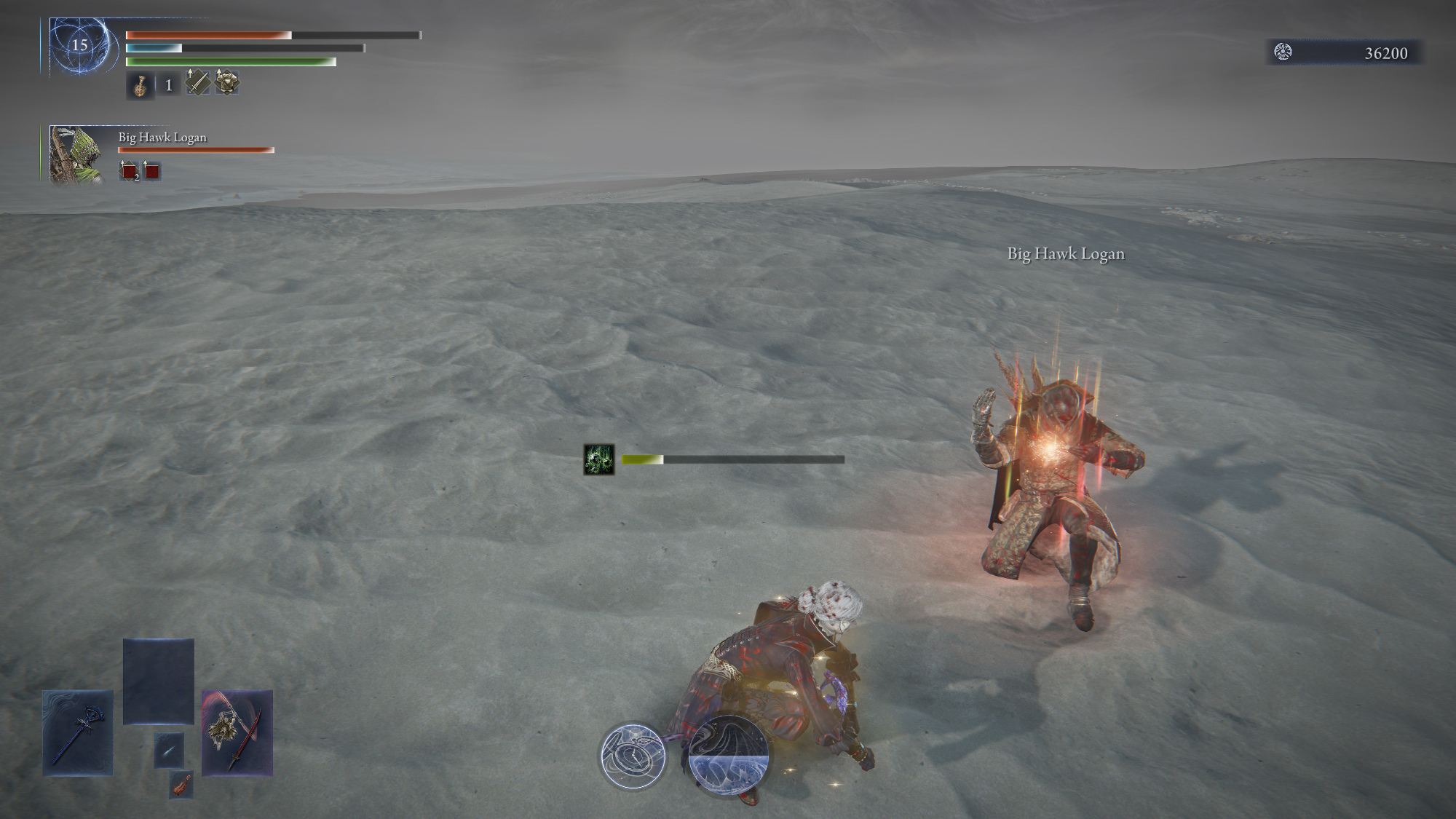Screen dimensions: 1456x819
Task: Choose the small glintstone shard slot
Action: pos(168,750)
